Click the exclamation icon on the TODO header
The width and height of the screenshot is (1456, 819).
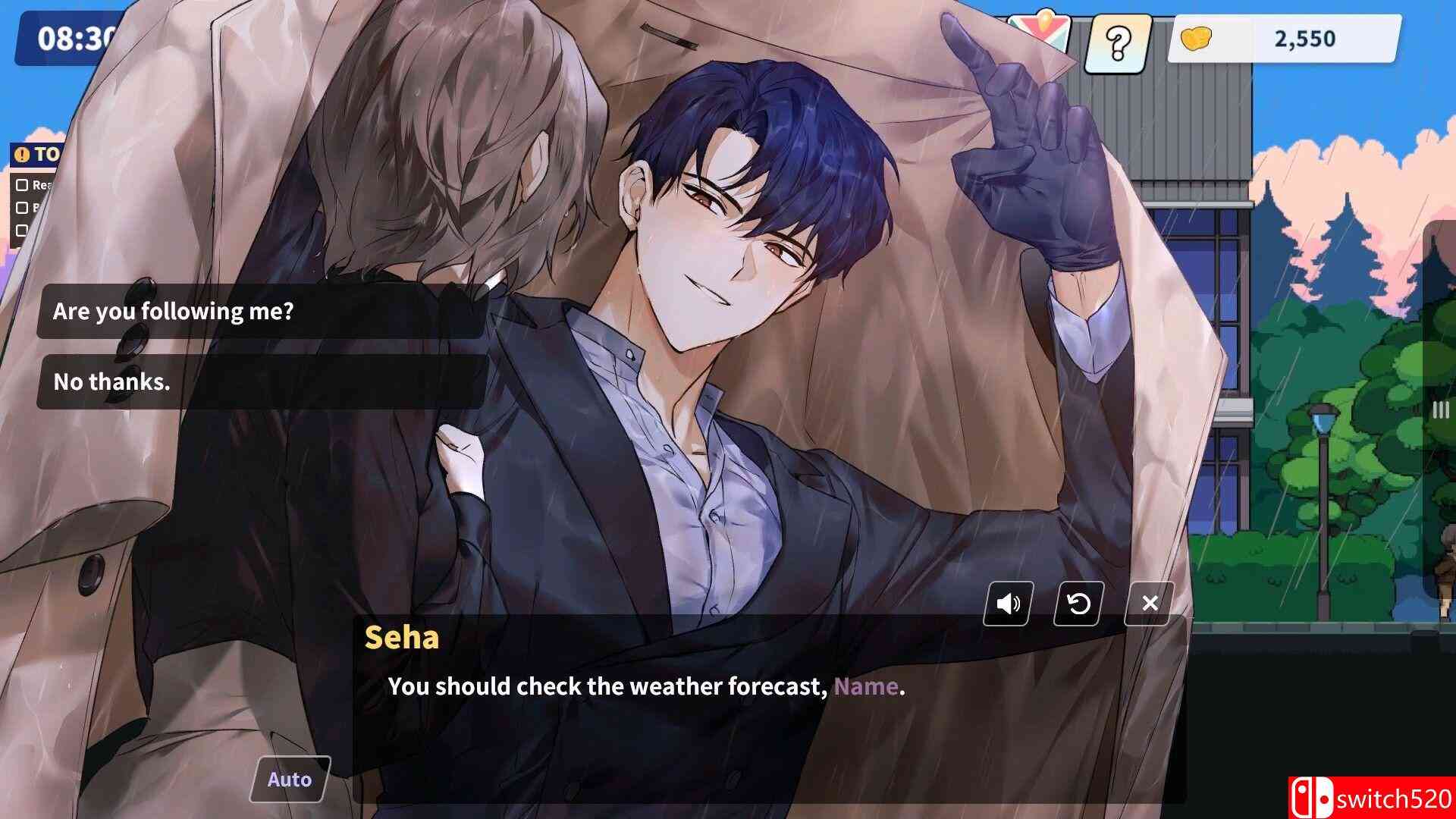click(x=21, y=154)
